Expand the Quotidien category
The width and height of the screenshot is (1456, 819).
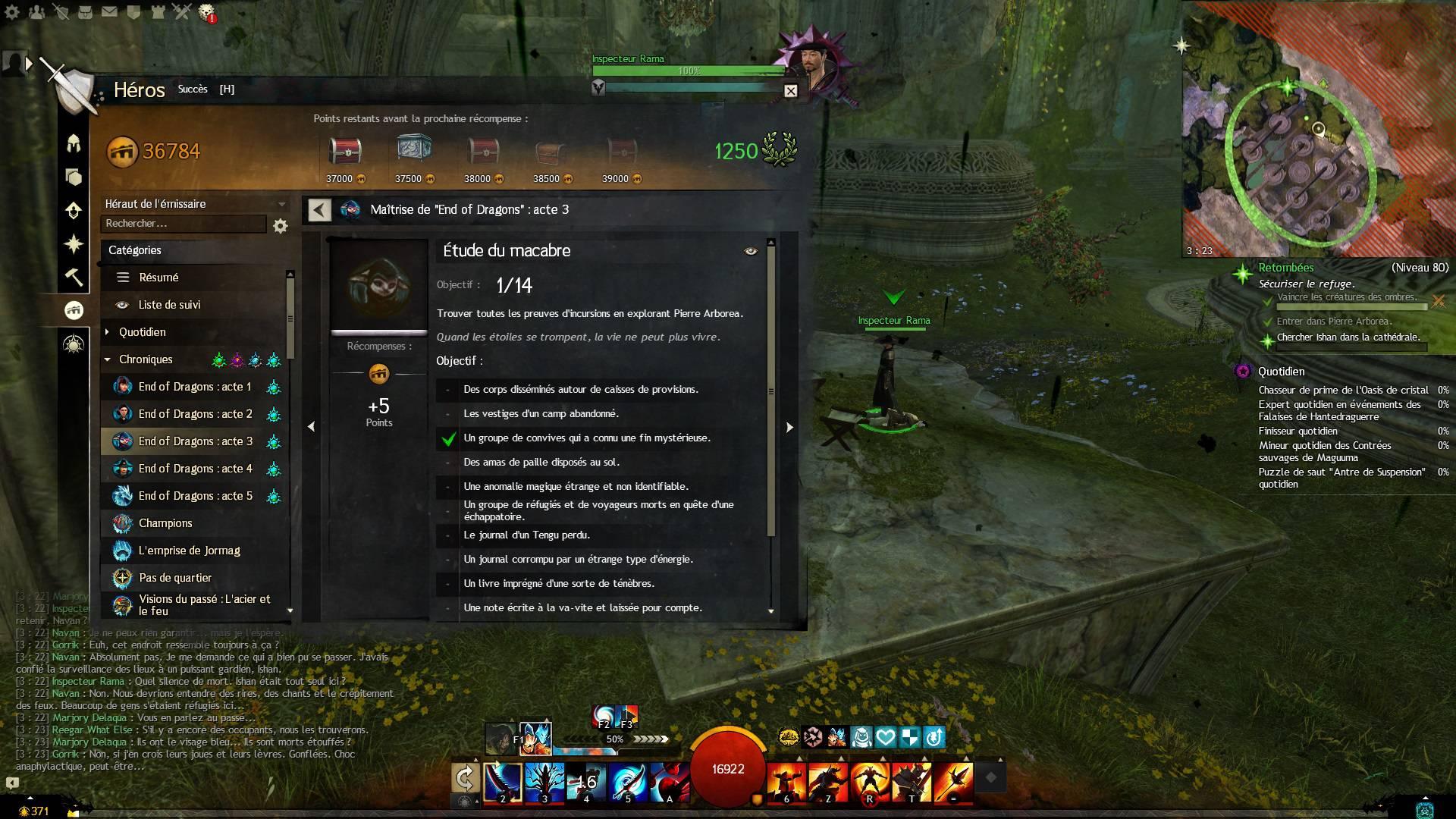point(142,332)
